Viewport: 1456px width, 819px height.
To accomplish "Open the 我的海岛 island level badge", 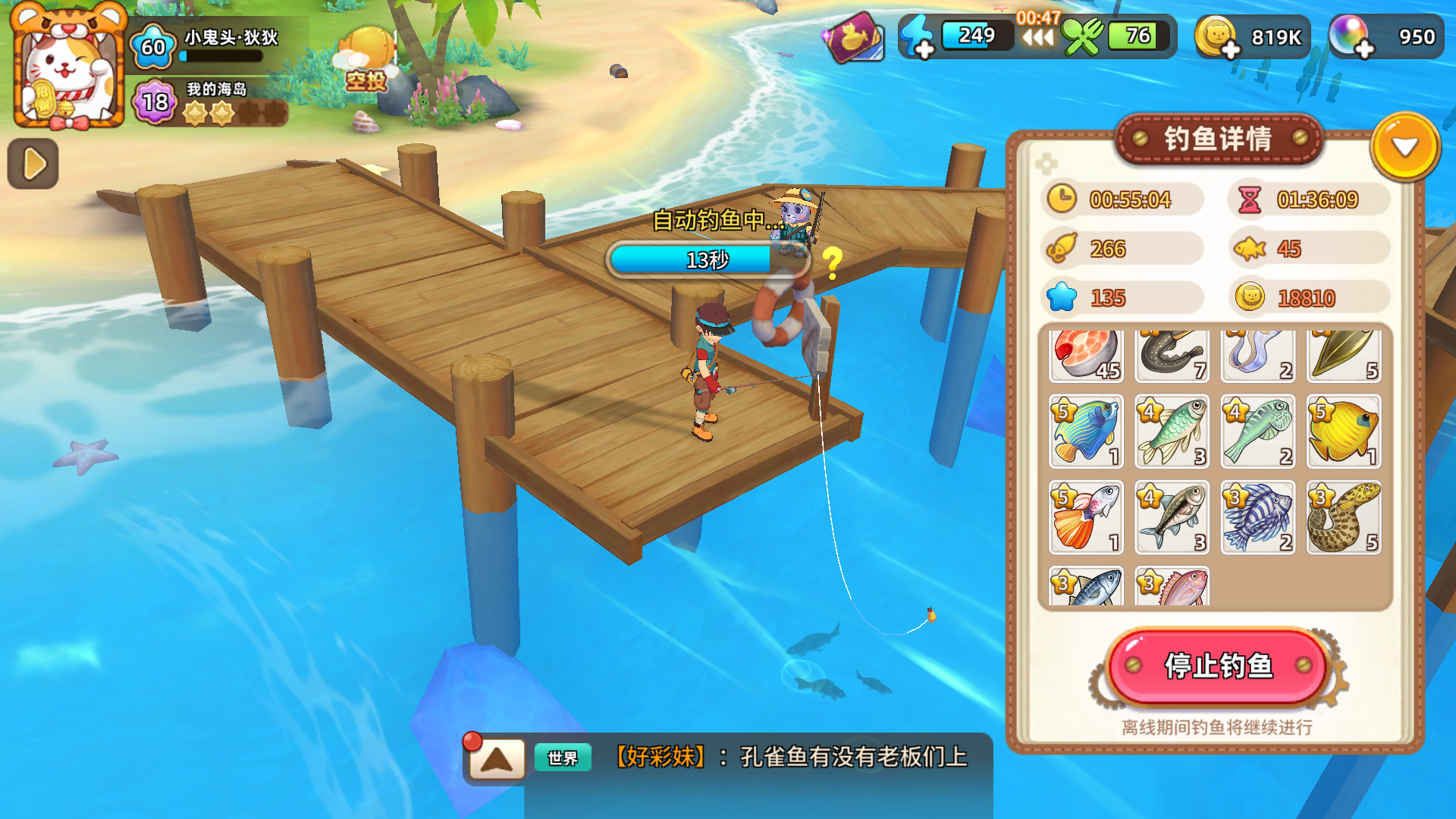I will [x=154, y=103].
